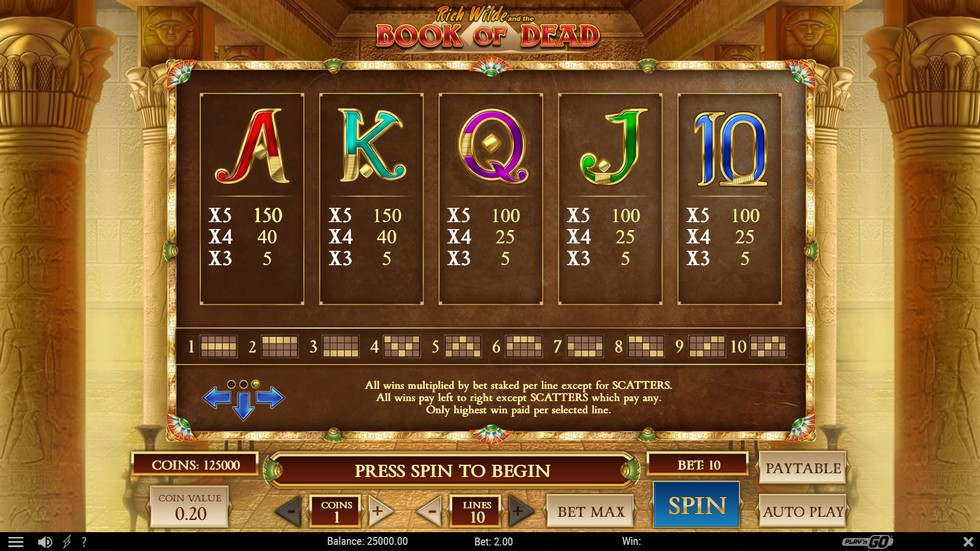
Task: Change the coin value of 0.20
Action: pyautogui.click(x=189, y=507)
